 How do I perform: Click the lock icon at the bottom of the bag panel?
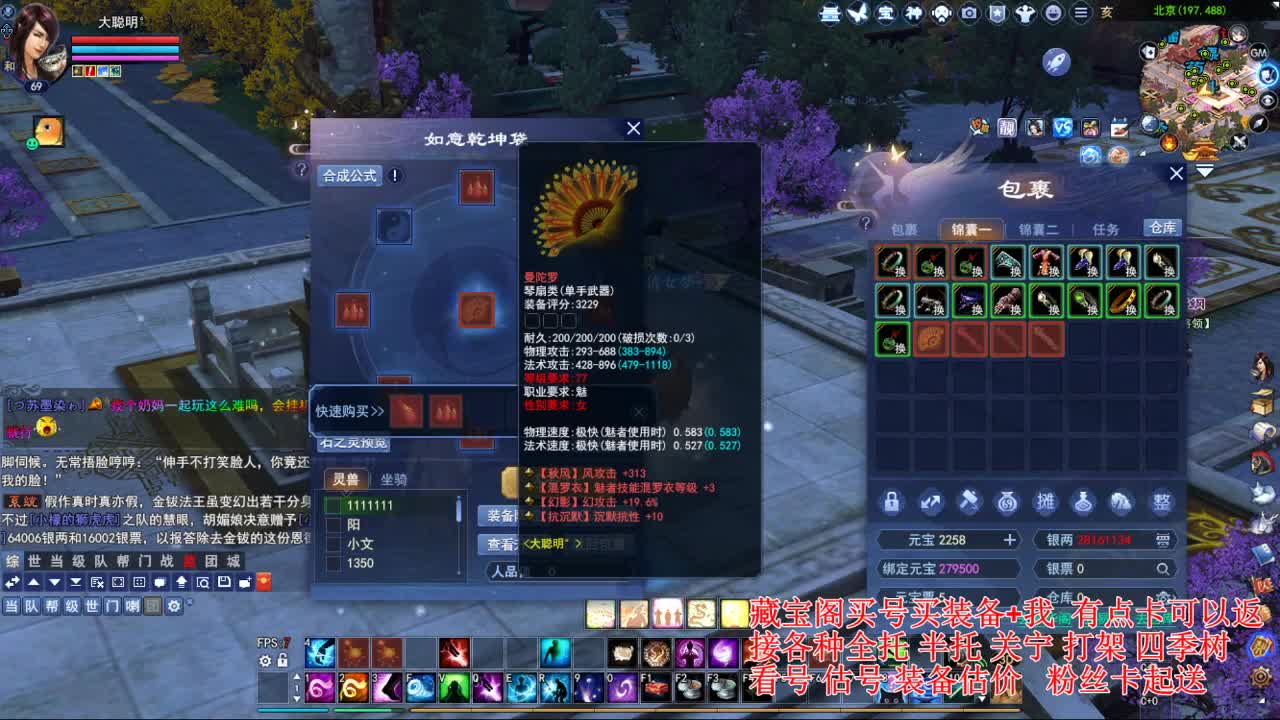891,503
